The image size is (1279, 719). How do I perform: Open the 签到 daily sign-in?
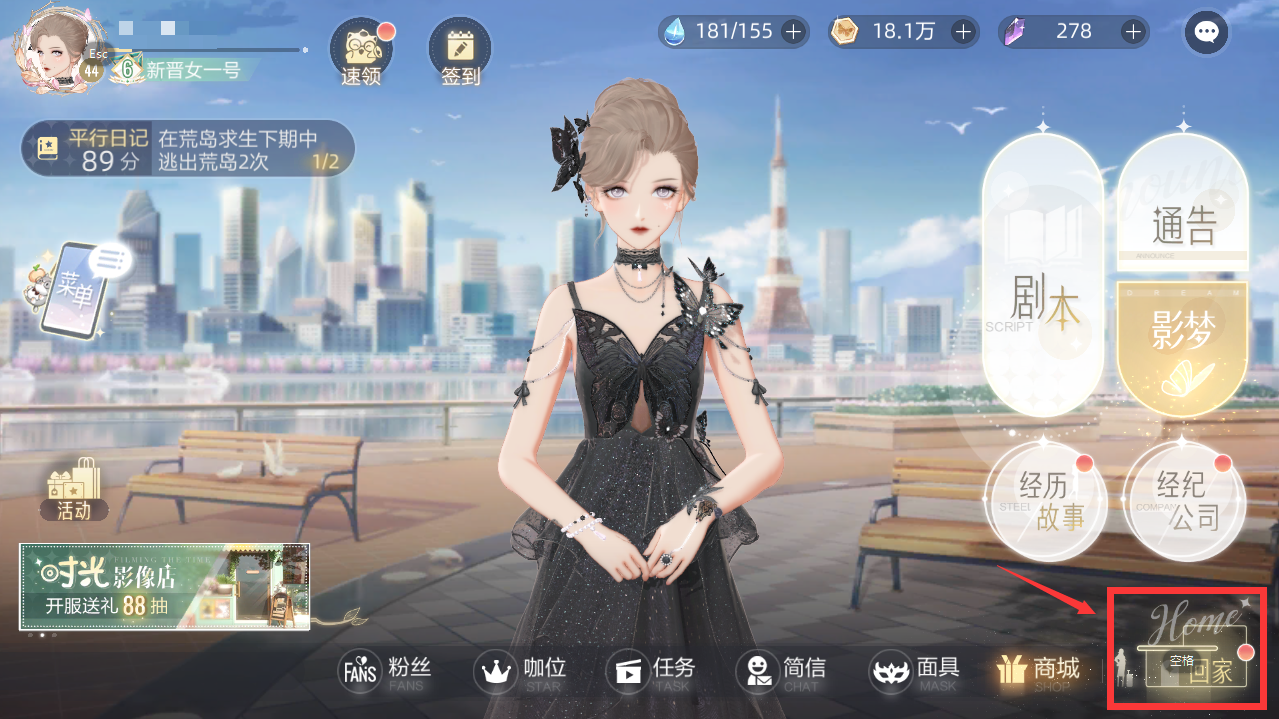point(460,50)
